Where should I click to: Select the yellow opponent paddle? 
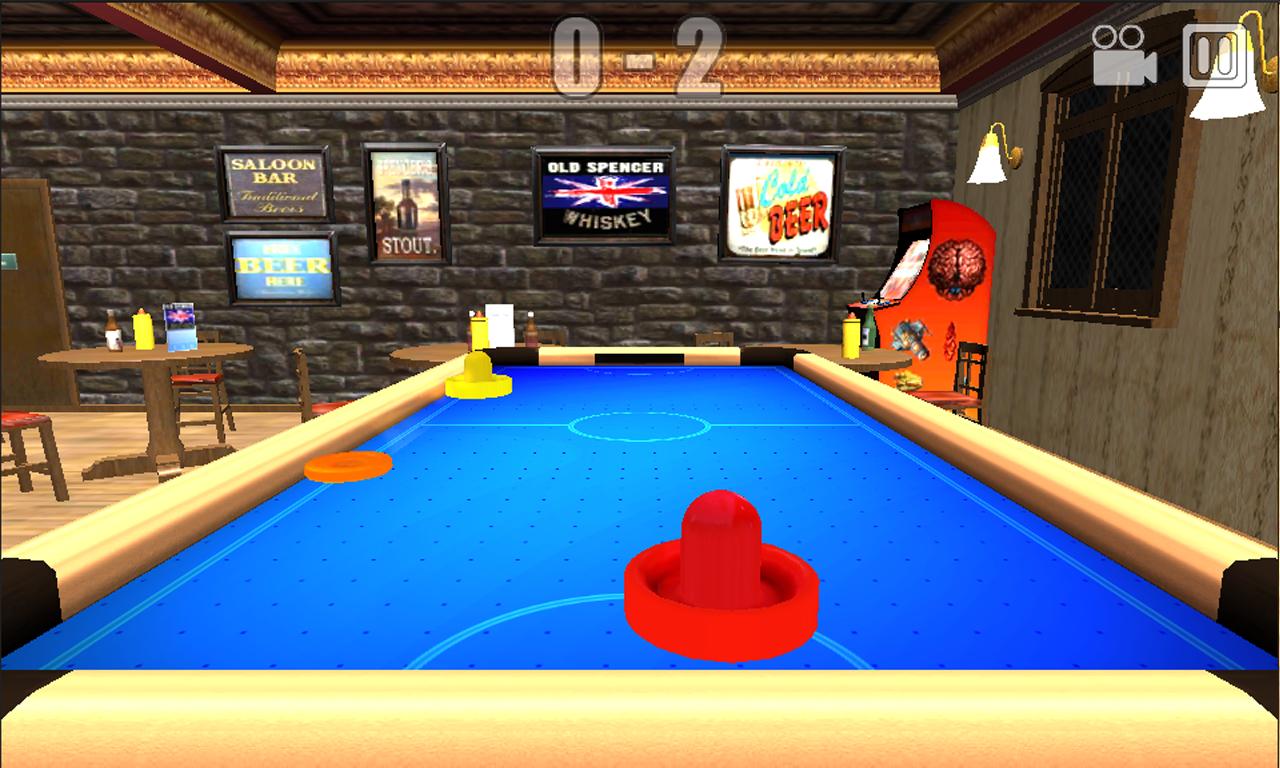click(479, 381)
